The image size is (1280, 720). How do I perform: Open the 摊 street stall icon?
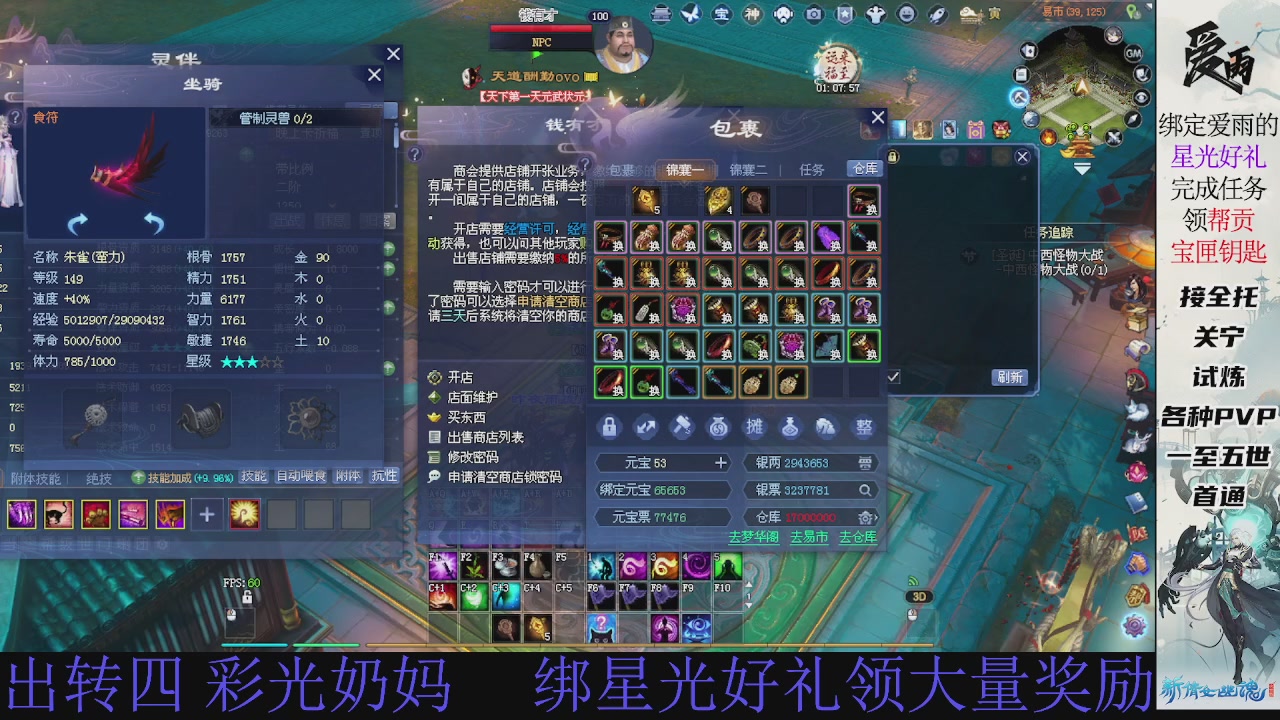754,428
